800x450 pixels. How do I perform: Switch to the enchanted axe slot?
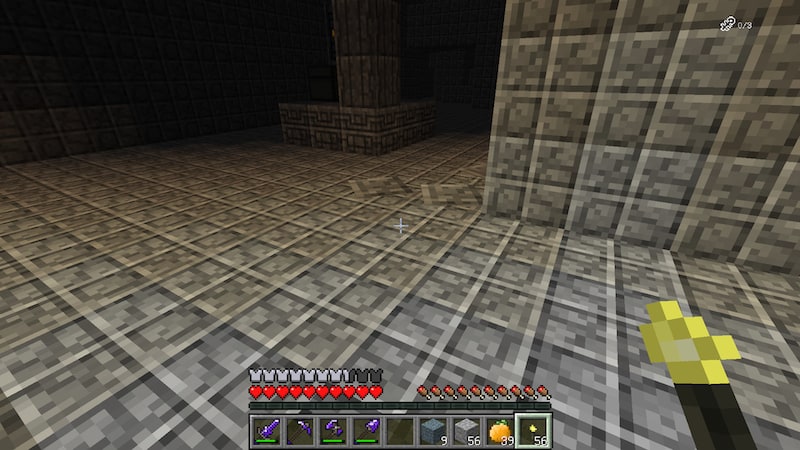[333, 431]
